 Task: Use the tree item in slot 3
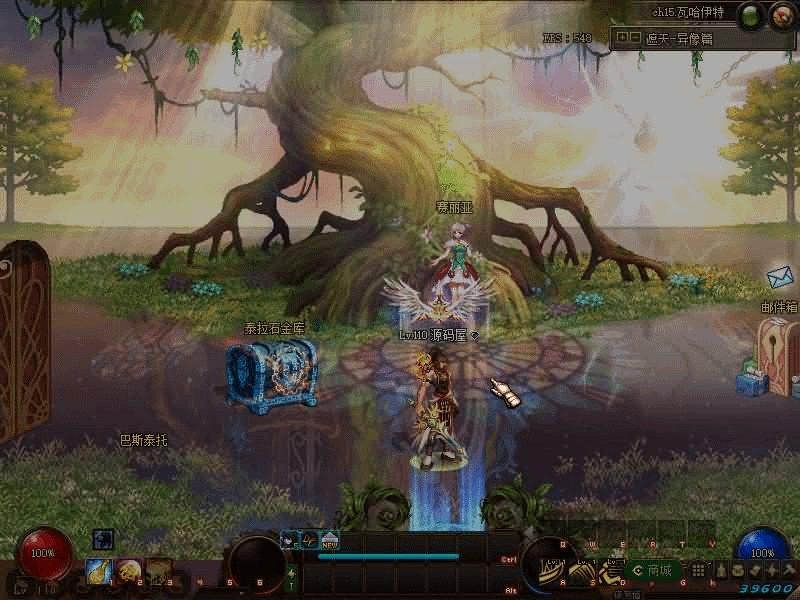(x=158, y=570)
